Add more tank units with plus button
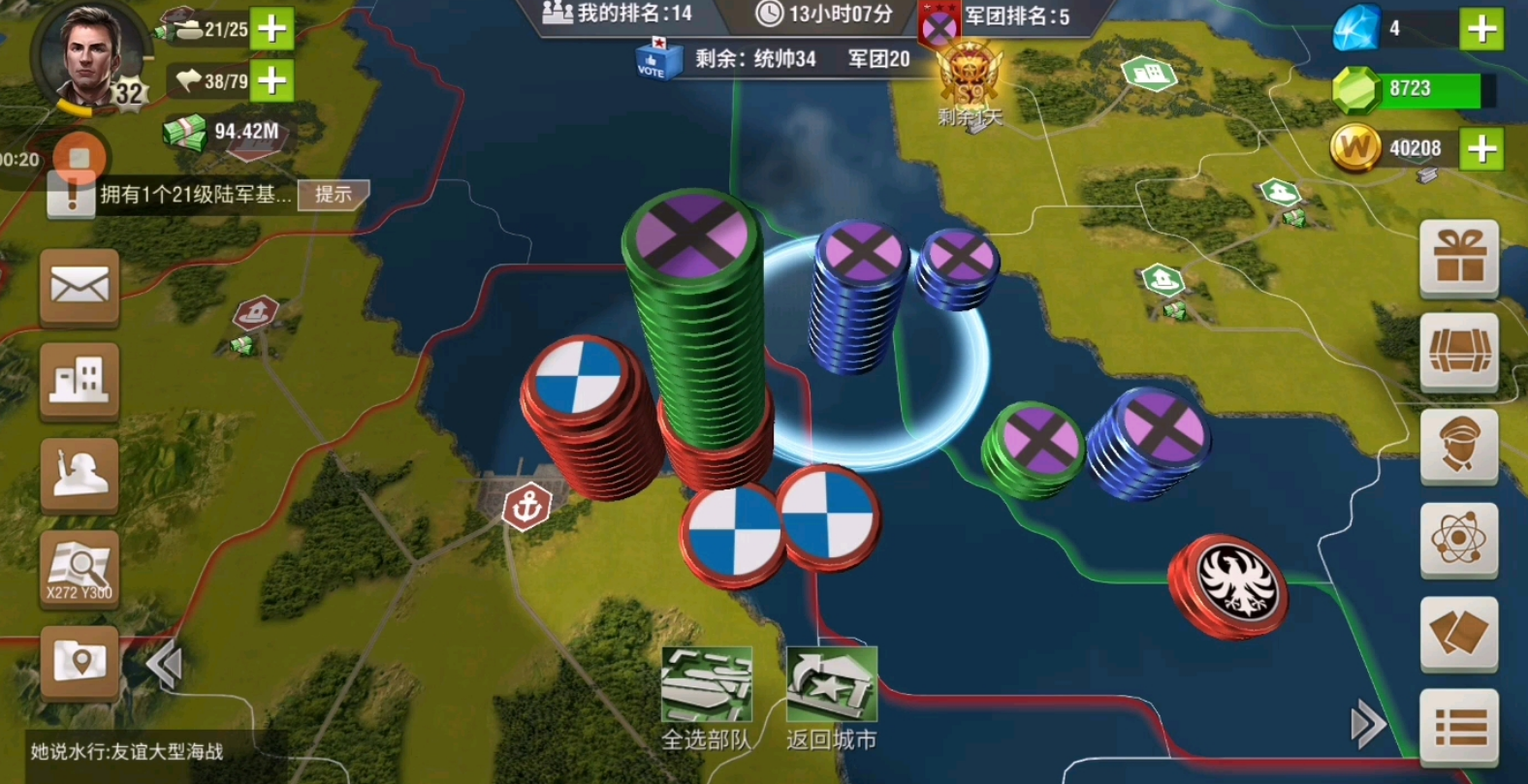 272,28
